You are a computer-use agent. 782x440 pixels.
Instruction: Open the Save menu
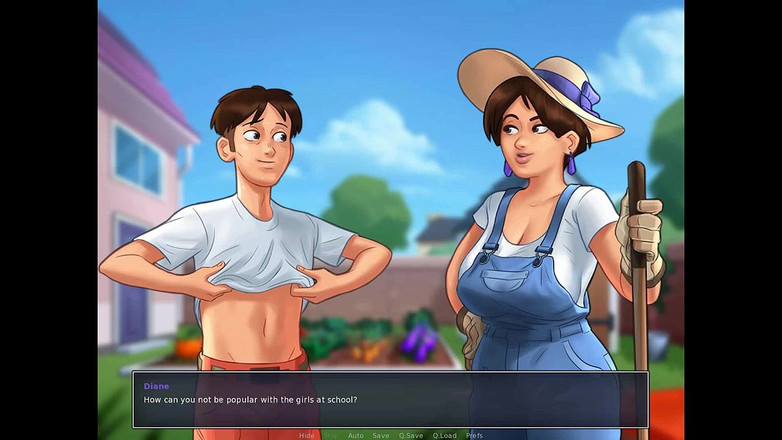tap(381, 436)
